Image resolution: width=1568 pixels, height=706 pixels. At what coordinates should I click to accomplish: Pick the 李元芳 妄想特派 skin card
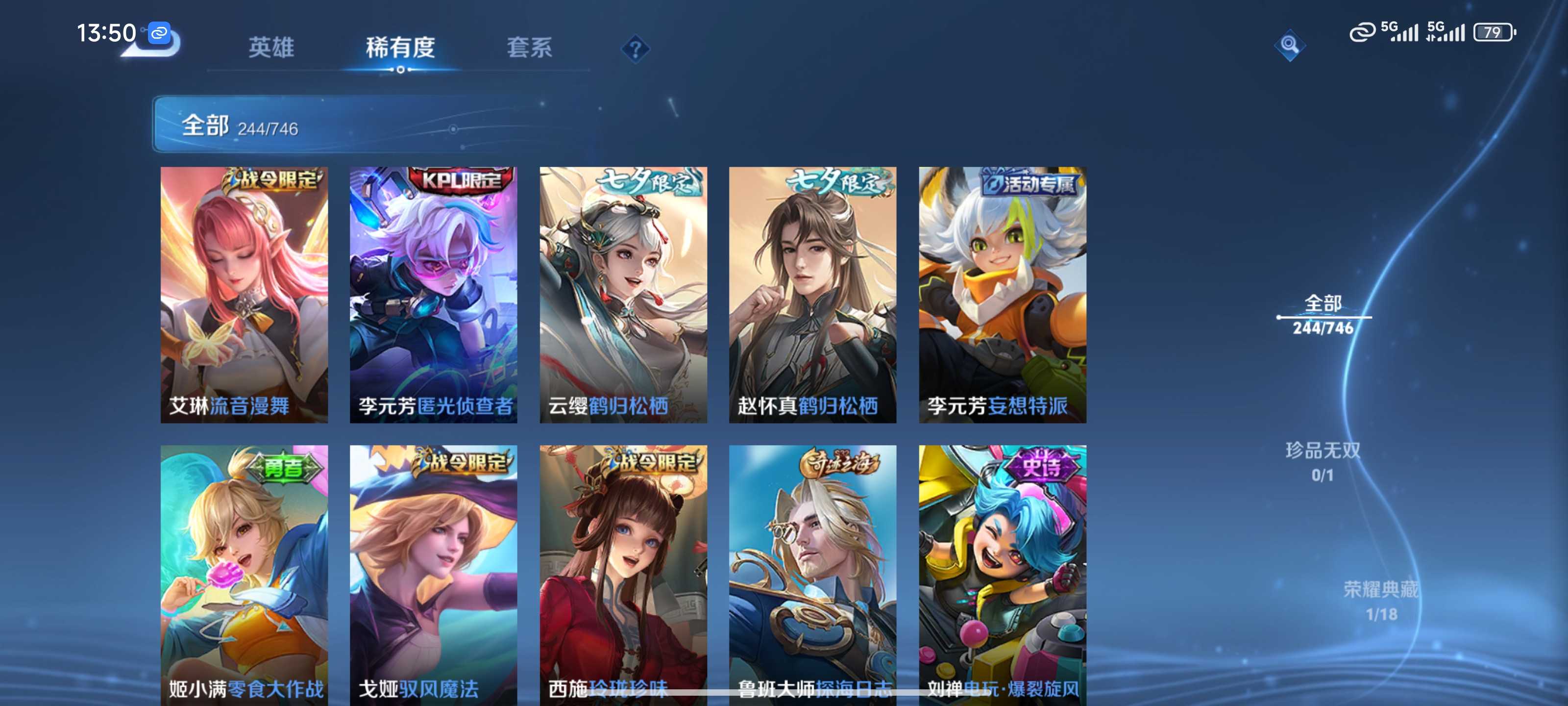pos(1003,295)
